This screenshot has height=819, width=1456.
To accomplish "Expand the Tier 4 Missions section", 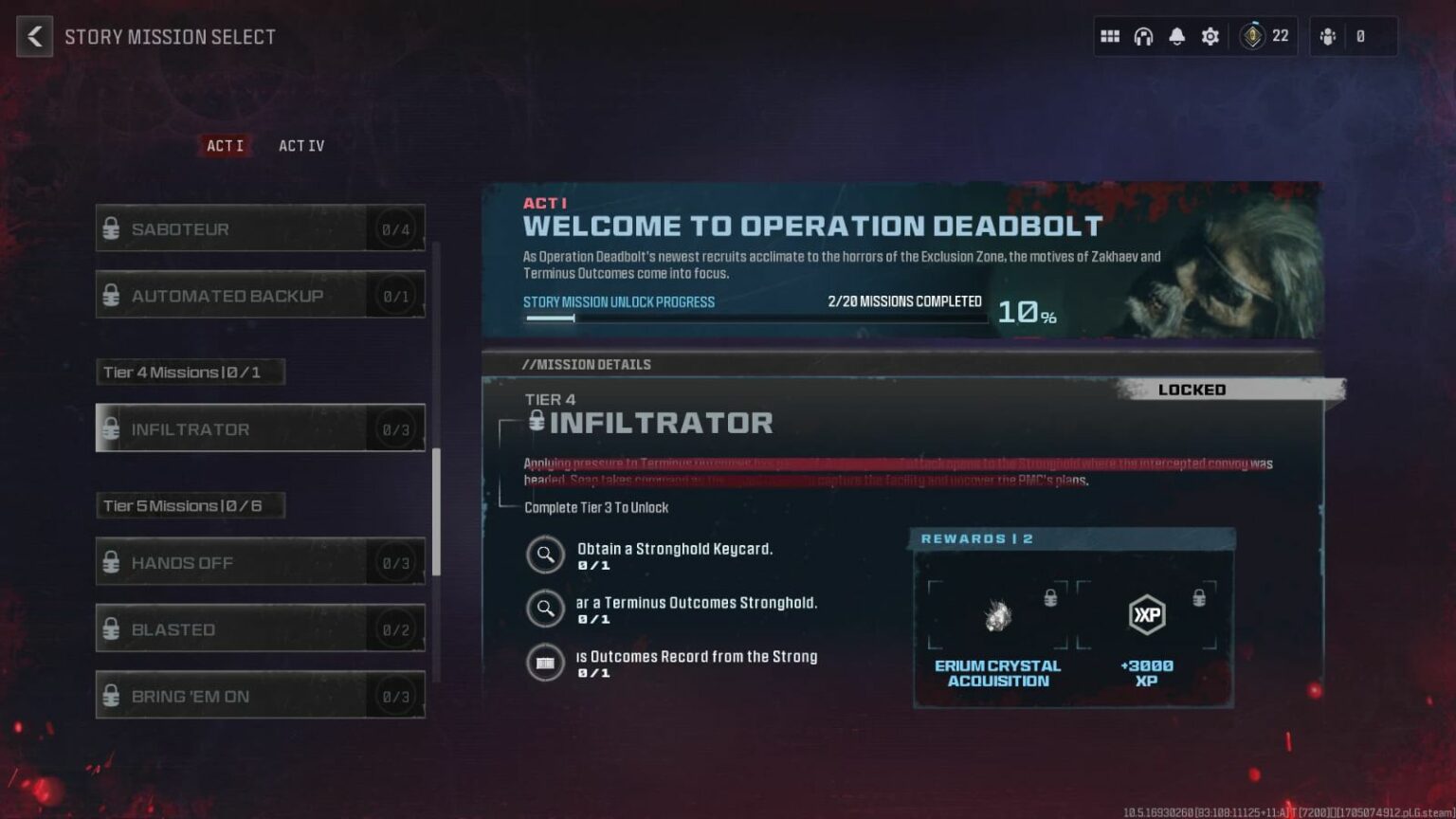I will 190,372.
